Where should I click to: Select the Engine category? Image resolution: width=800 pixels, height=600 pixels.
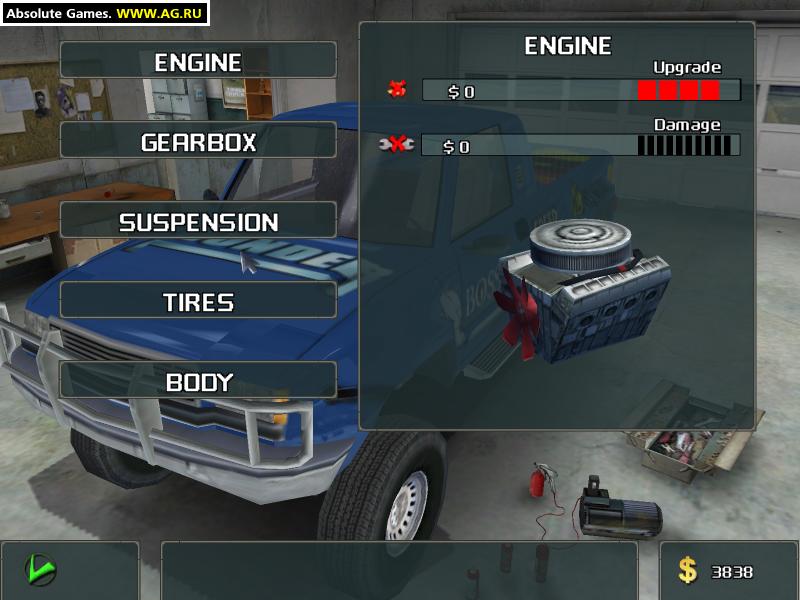[198, 61]
